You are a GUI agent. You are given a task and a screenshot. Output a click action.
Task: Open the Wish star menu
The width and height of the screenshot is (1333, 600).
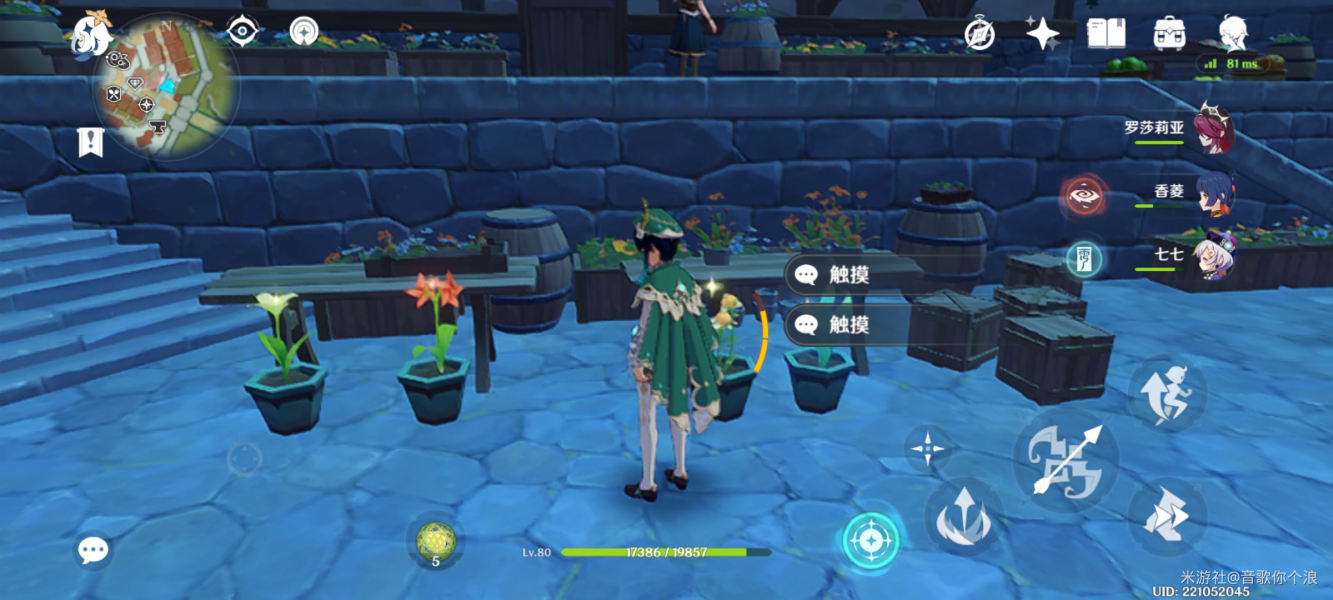pos(1042,34)
